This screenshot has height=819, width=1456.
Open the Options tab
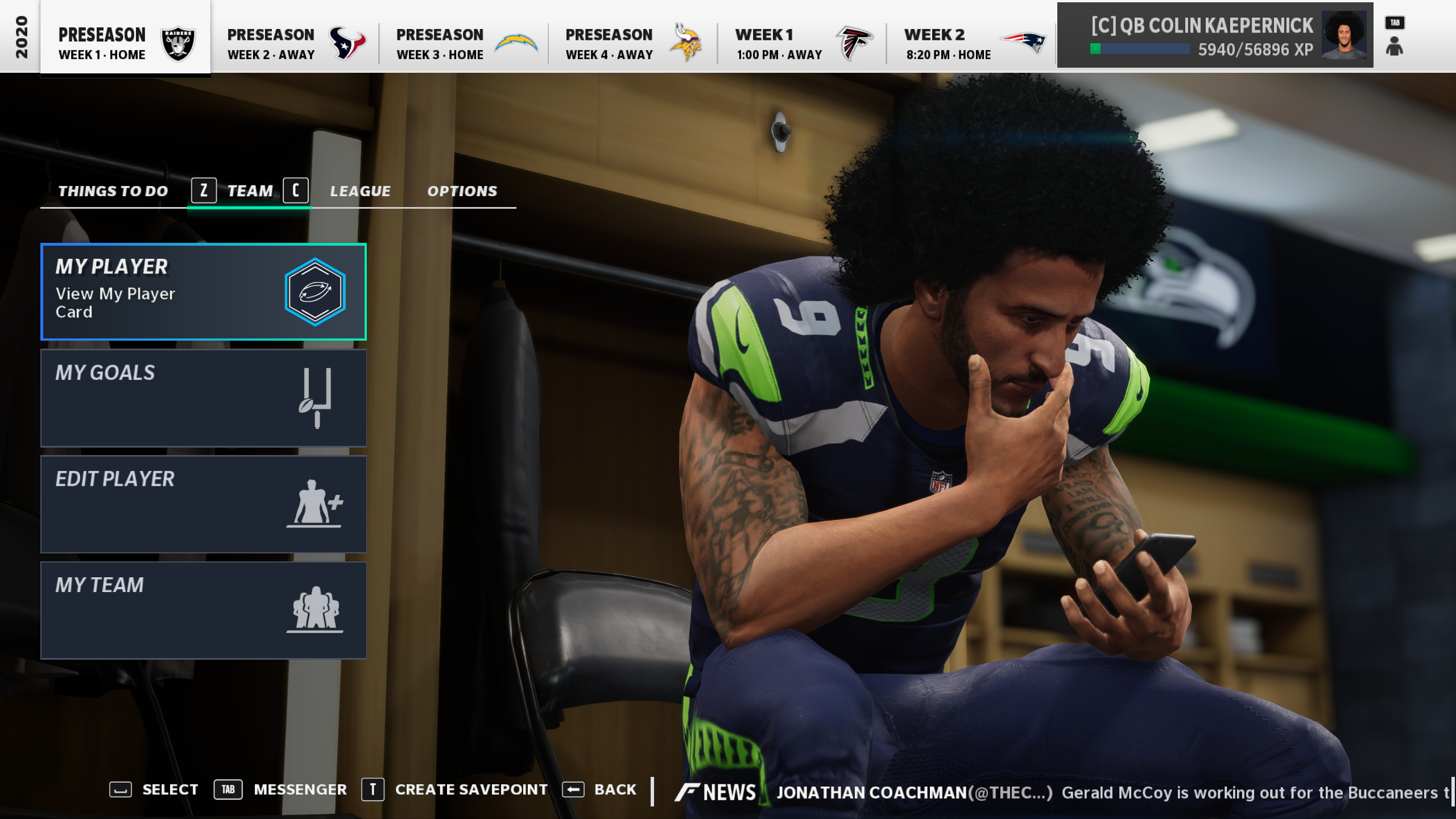[462, 191]
